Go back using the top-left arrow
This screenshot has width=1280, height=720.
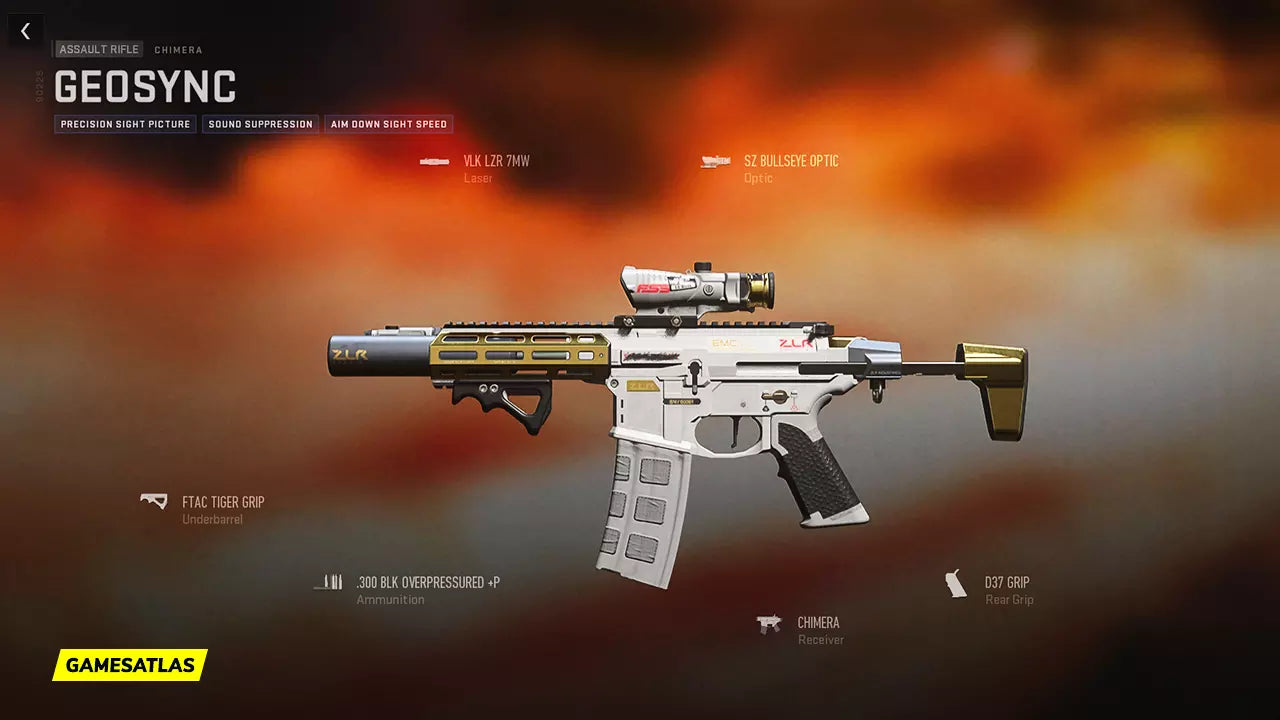[x=25, y=31]
